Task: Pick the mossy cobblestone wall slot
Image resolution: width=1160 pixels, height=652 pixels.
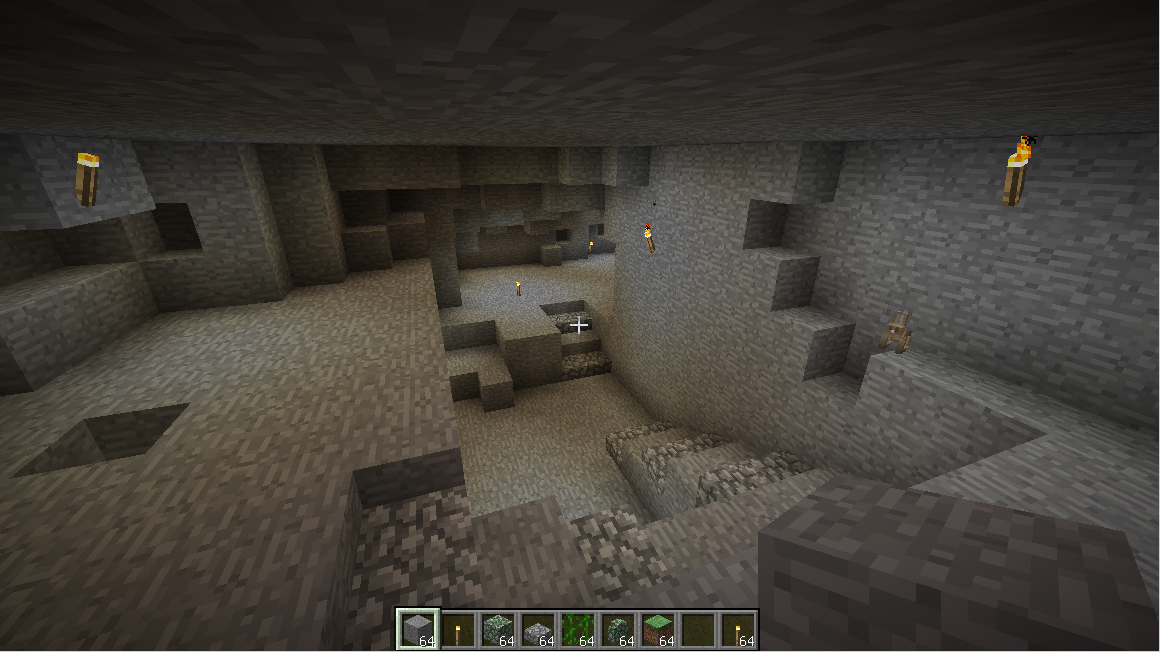Action: (617, 629)
